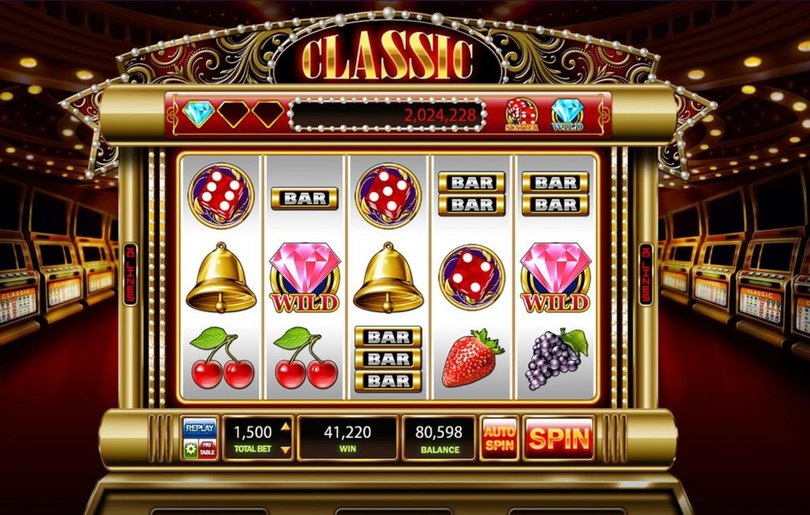The image size is (810, 515).
Task: Open settings with the green gear icon
Action: 191,450
